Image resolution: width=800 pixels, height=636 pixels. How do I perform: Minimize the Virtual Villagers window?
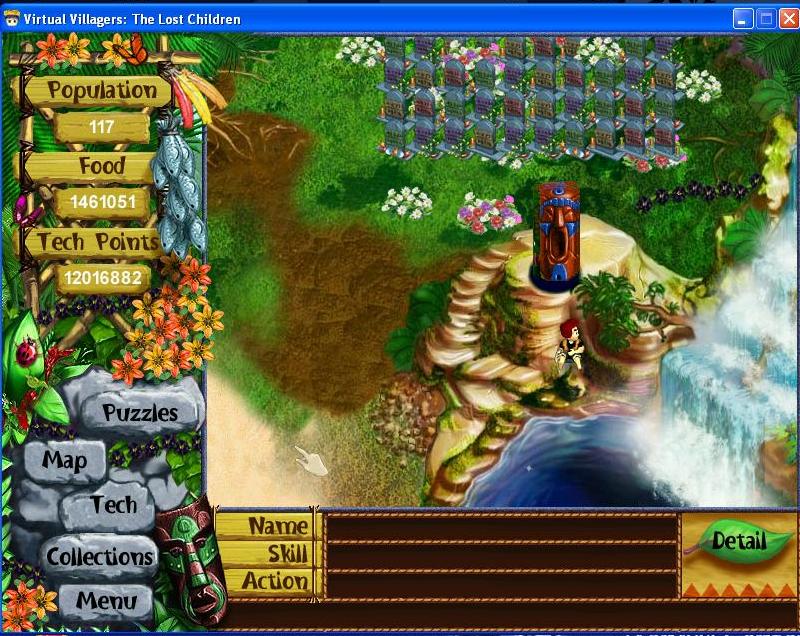click(742, 19)
